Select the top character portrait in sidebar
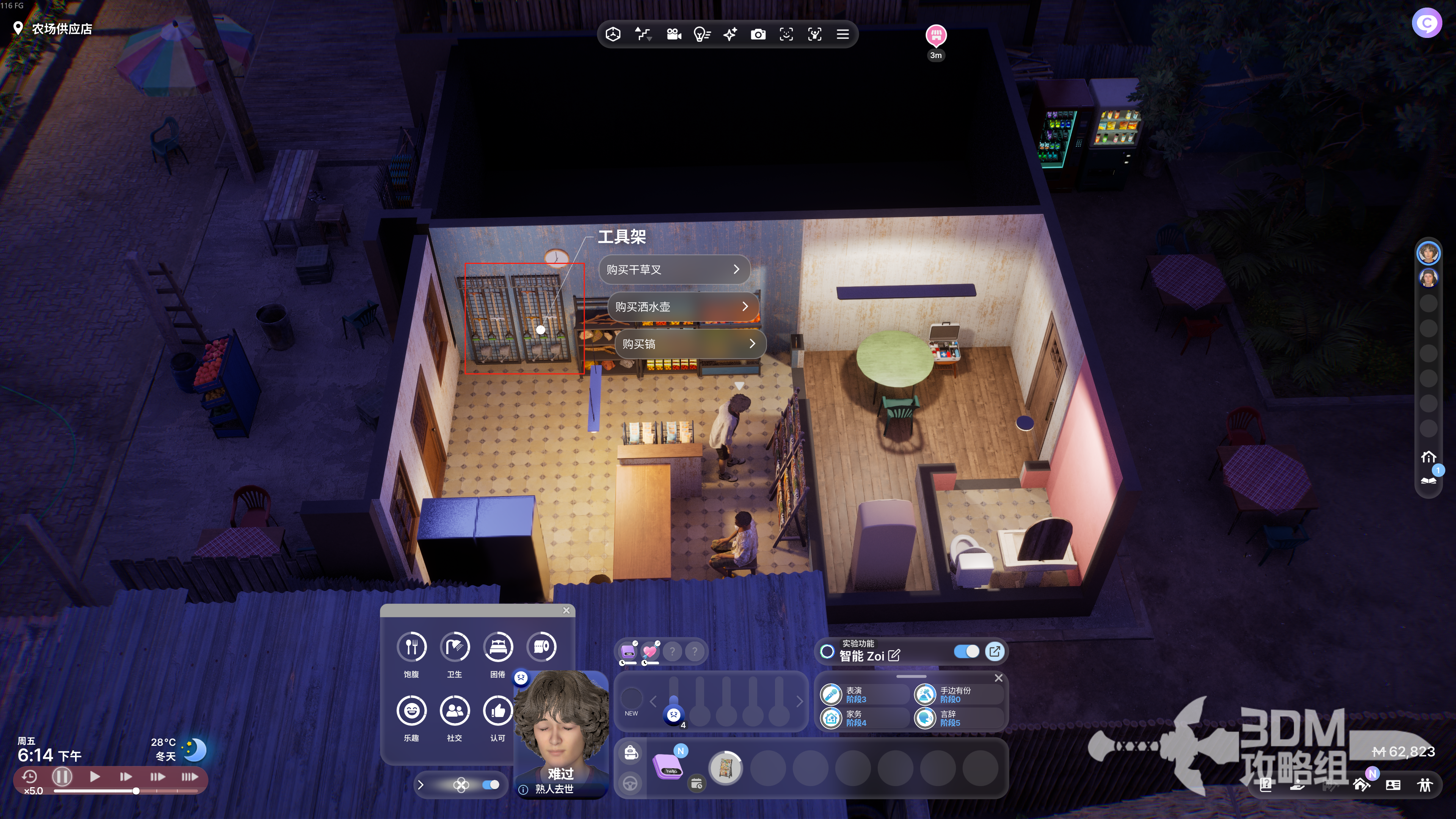 pyautogui.click(x=1428, y=253)
